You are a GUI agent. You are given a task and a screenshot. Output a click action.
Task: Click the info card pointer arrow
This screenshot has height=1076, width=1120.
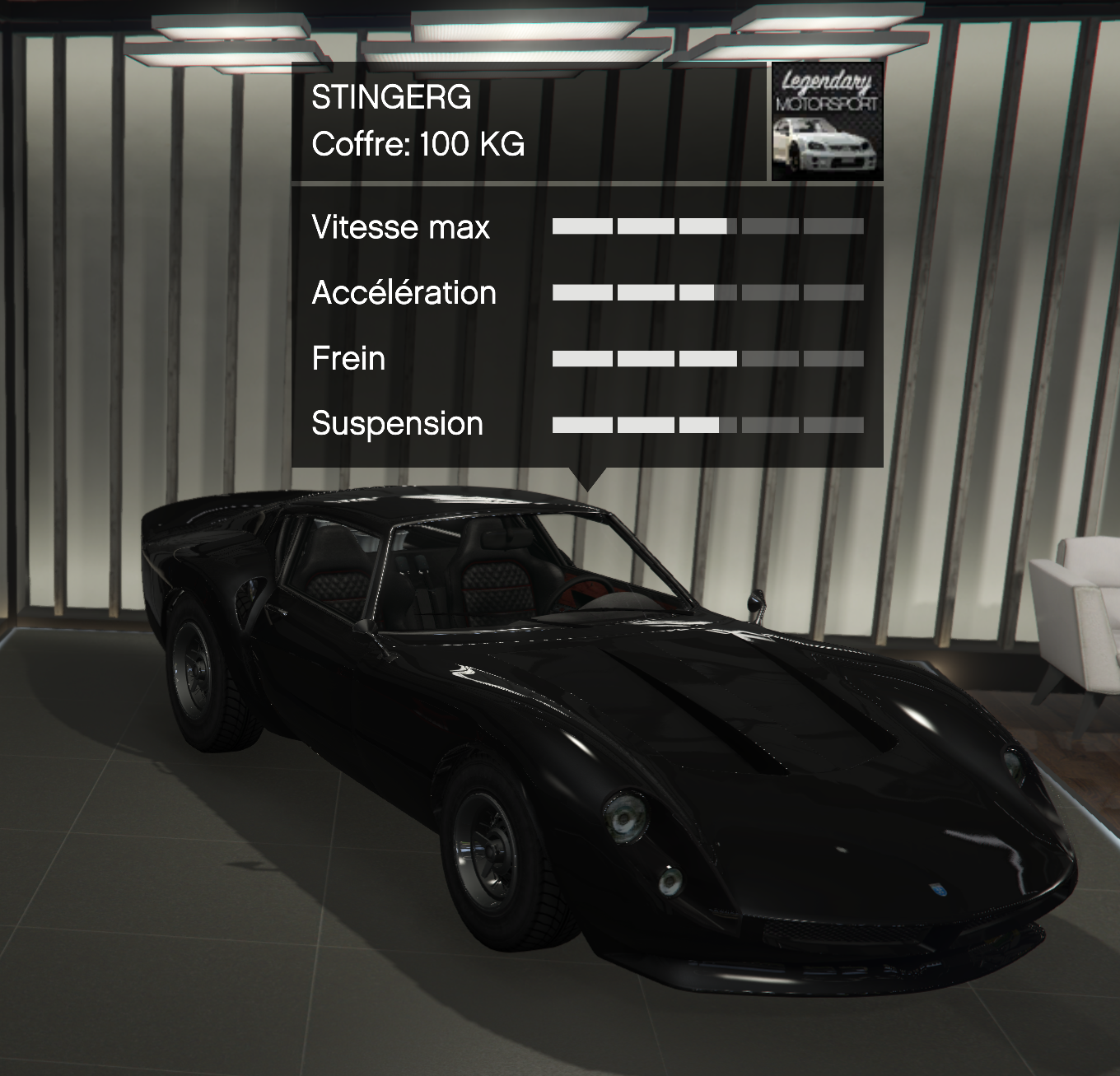tap(588, 476)
